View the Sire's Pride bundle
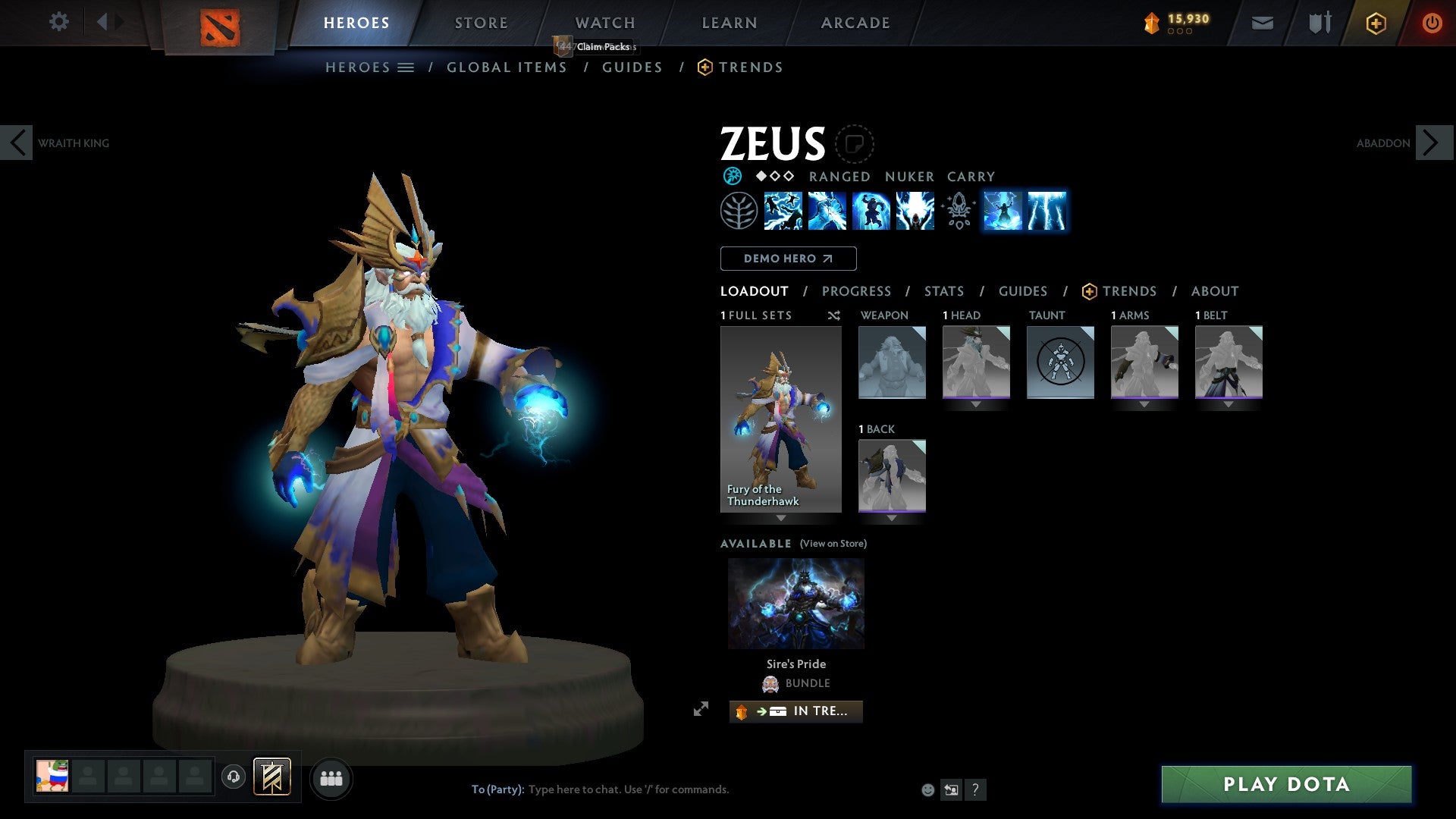The image size is (1456, 819). pos(795,604)
